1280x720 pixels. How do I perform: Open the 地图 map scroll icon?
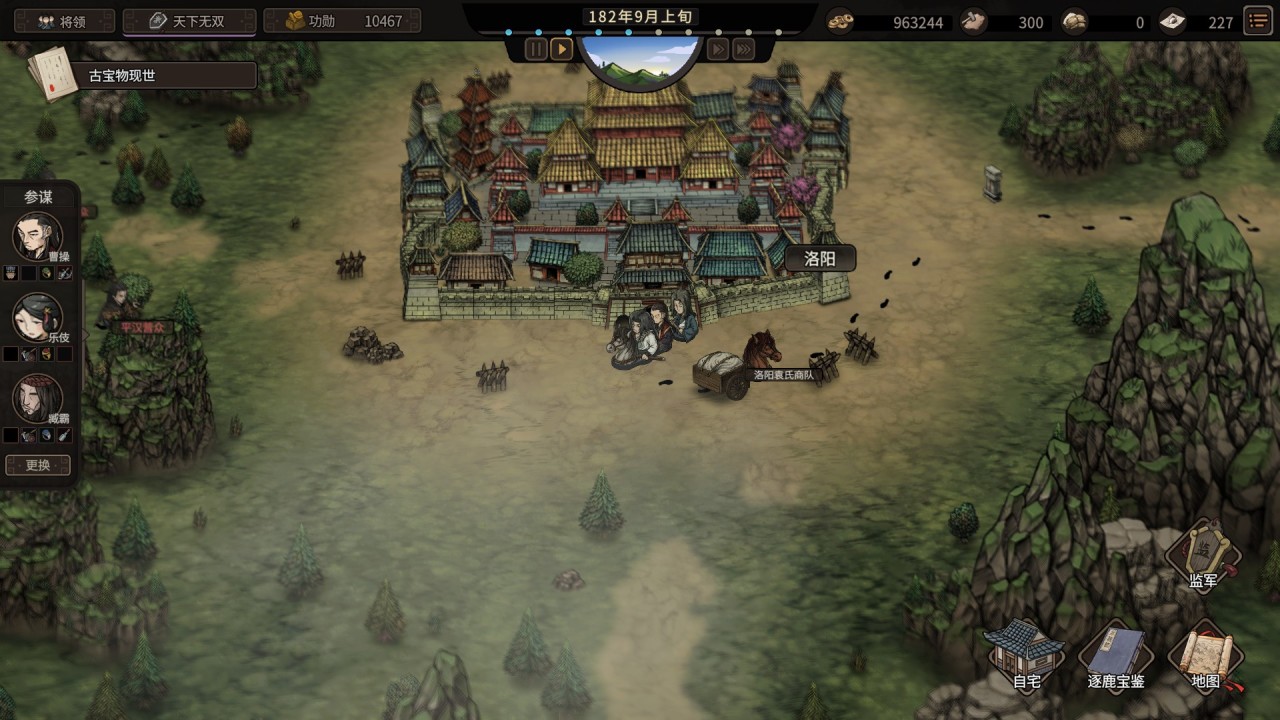pyautogui.click(x=1205, y=655)
